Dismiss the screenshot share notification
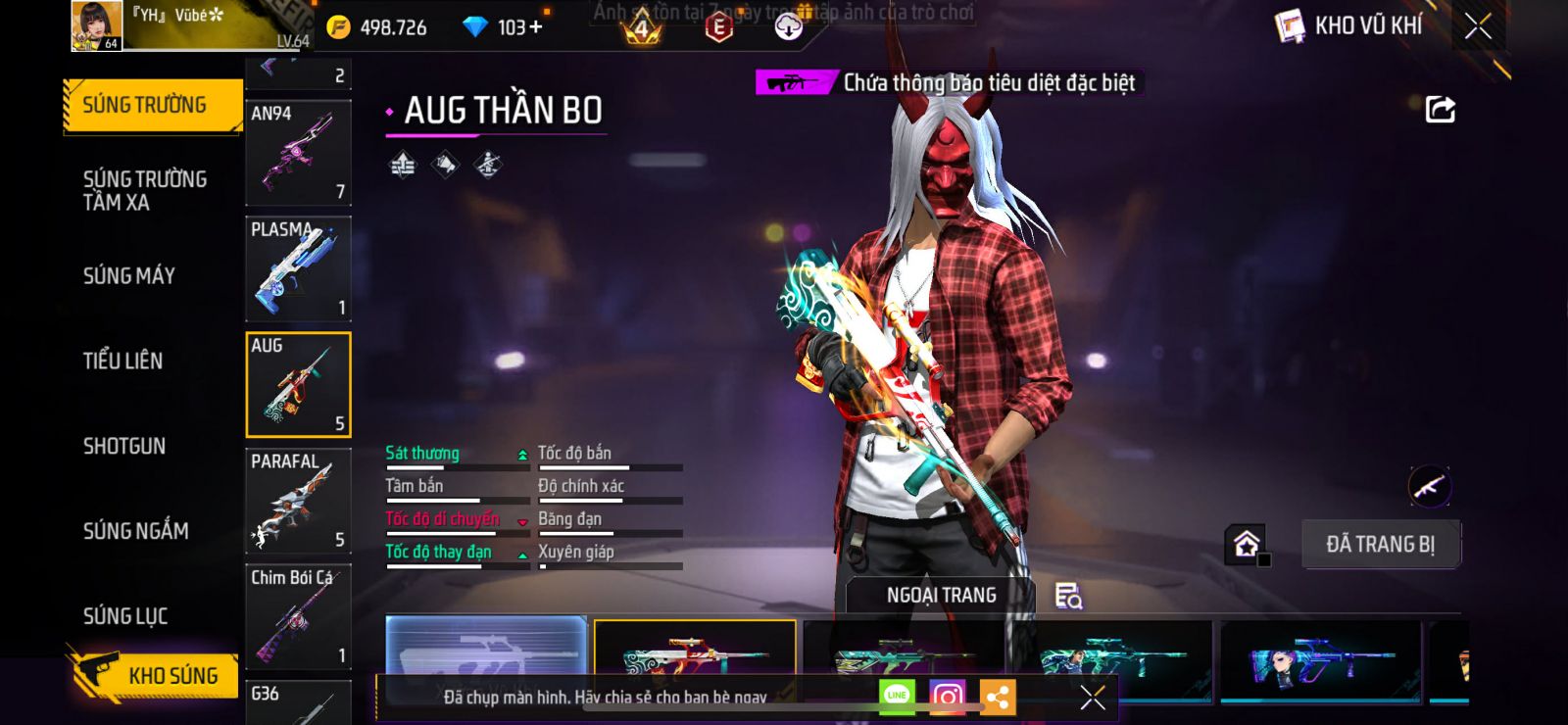This screenshot has width=1568, height=725. coord(1093,698)
